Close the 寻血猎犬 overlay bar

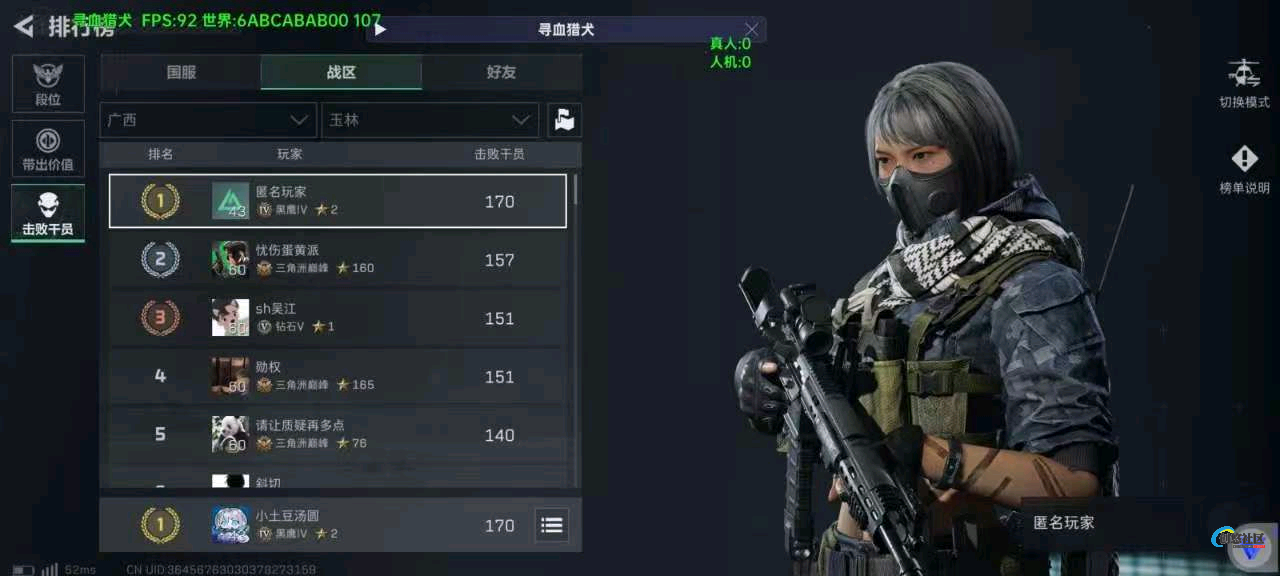[752, 29]
